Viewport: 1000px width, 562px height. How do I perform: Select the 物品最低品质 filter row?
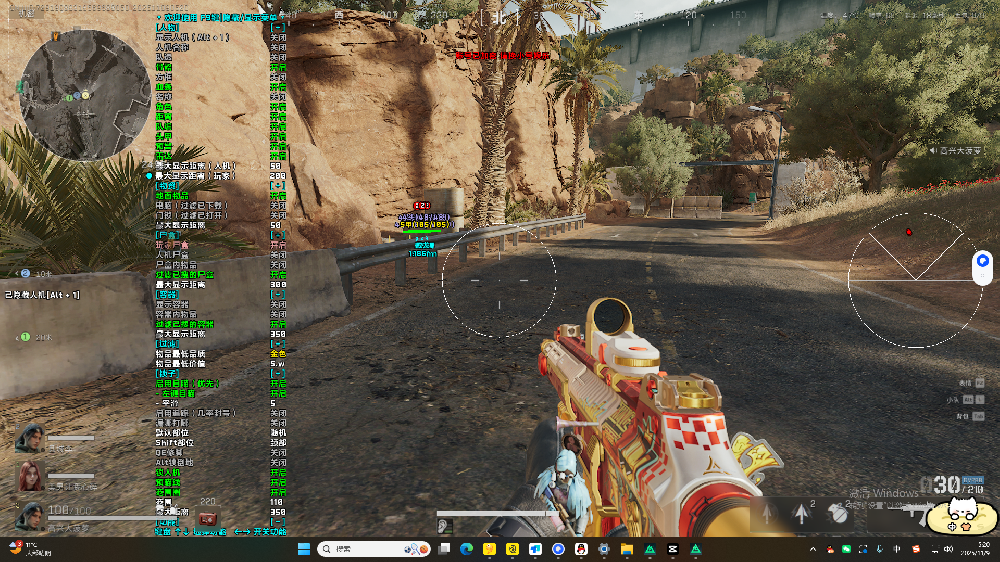[x=181, y=354]
